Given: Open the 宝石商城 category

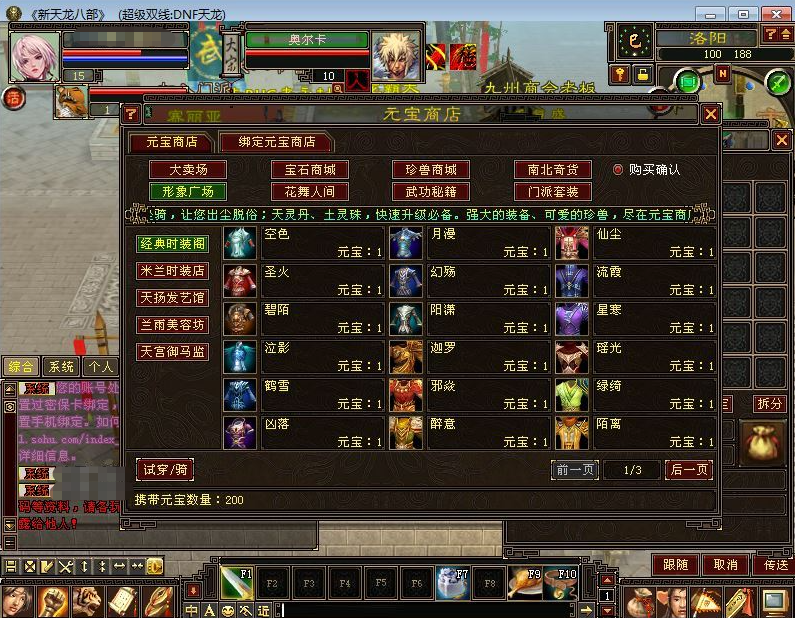Looking at the screenshot, I should coord(309,170).
